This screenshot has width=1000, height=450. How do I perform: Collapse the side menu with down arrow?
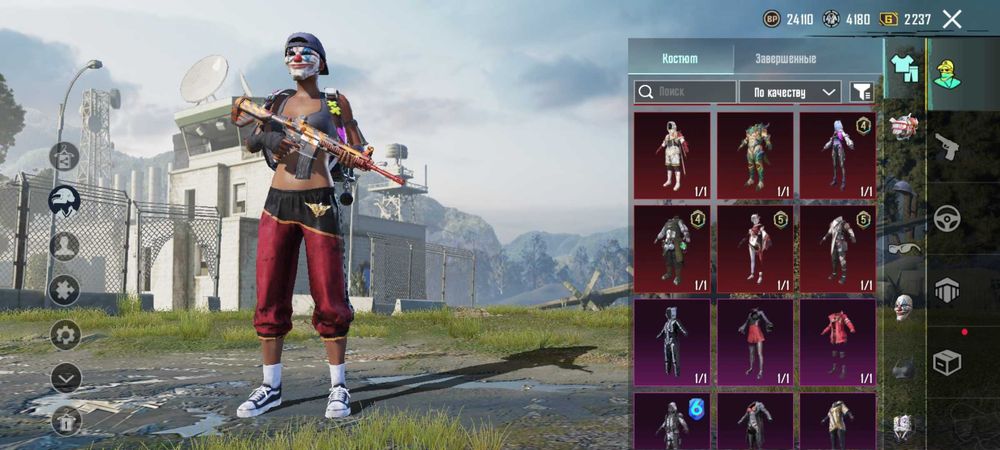click(x=65, y=377)
